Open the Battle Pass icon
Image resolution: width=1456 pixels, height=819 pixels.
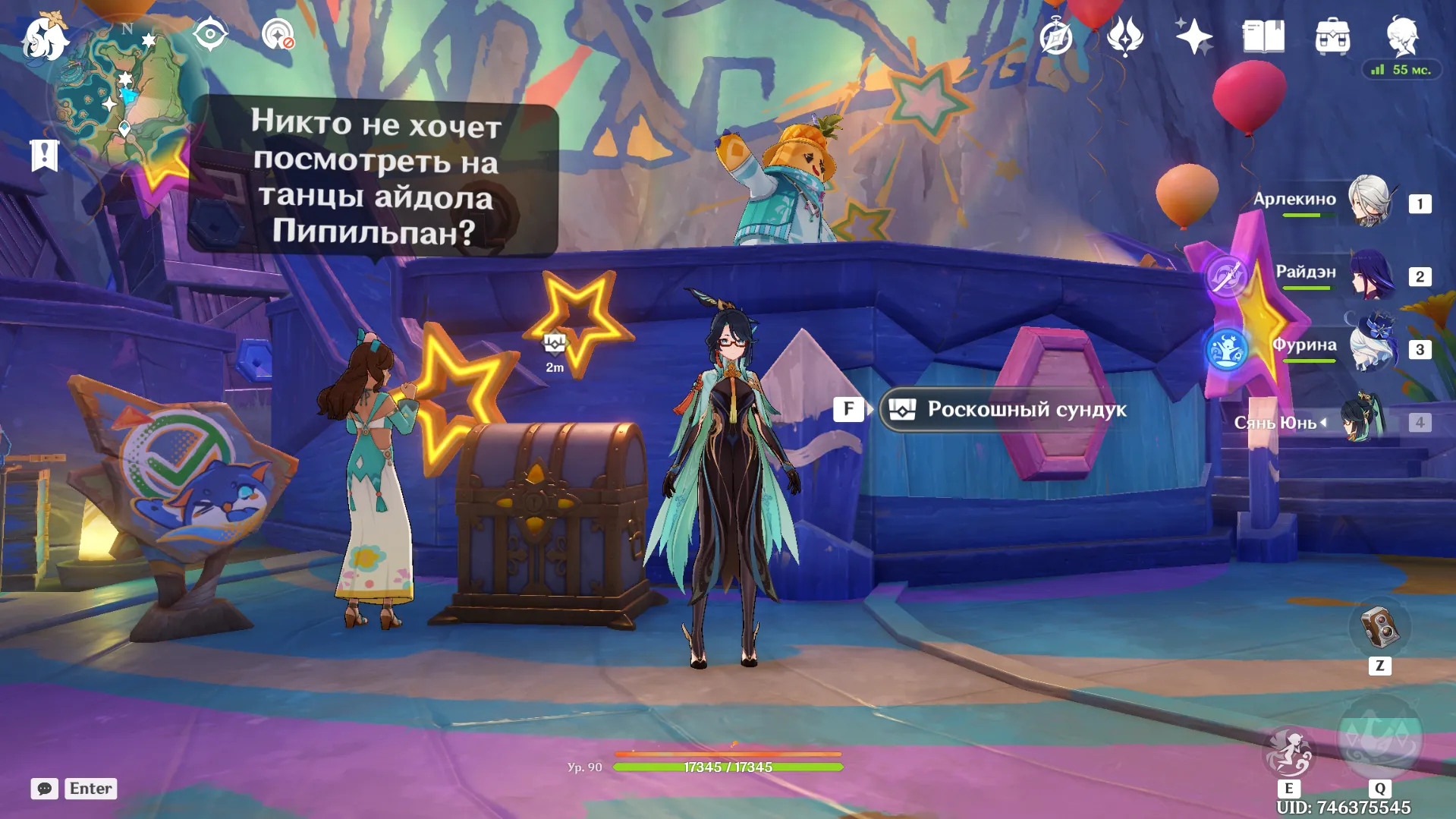pyautogui.click(x=1125, y=36)
